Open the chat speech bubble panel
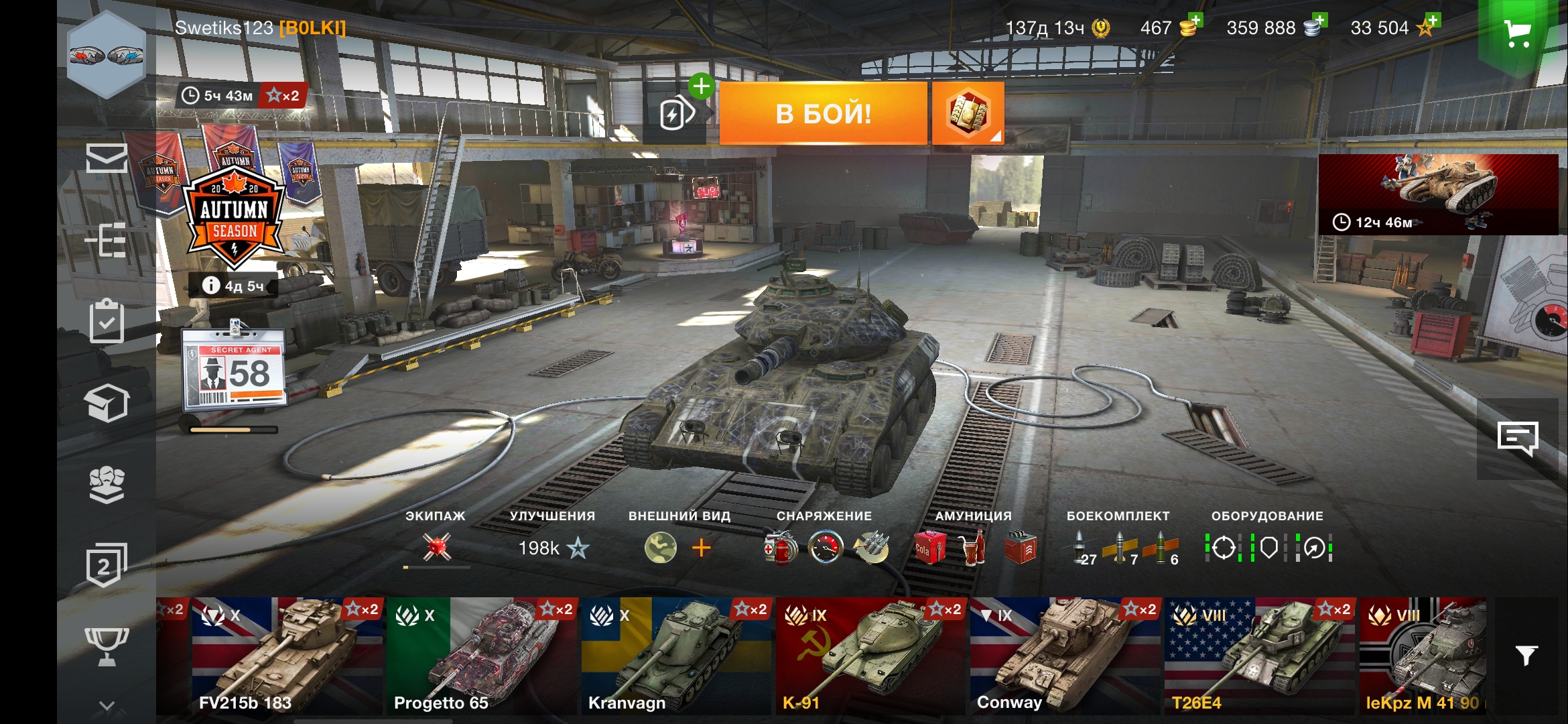The height and width of the screenshot is (724, 1568). pos(1518,439)
